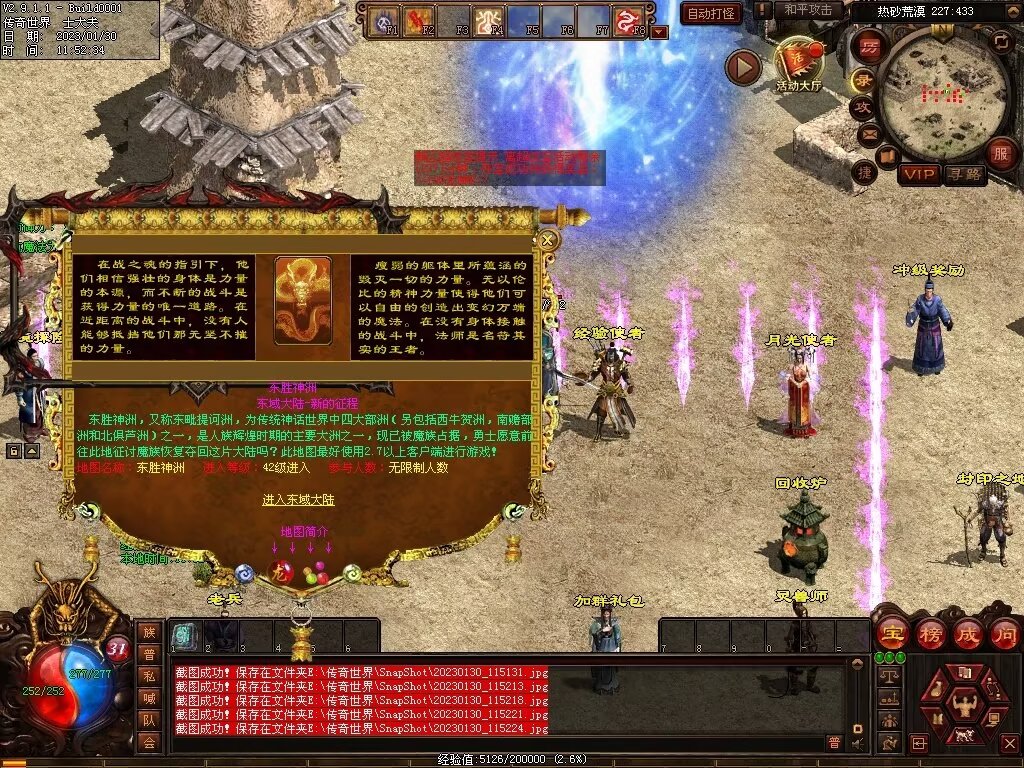Screen dimensions: 1024x768
Task: Show the 榜 ranking board
Action: tap(930, 634)
